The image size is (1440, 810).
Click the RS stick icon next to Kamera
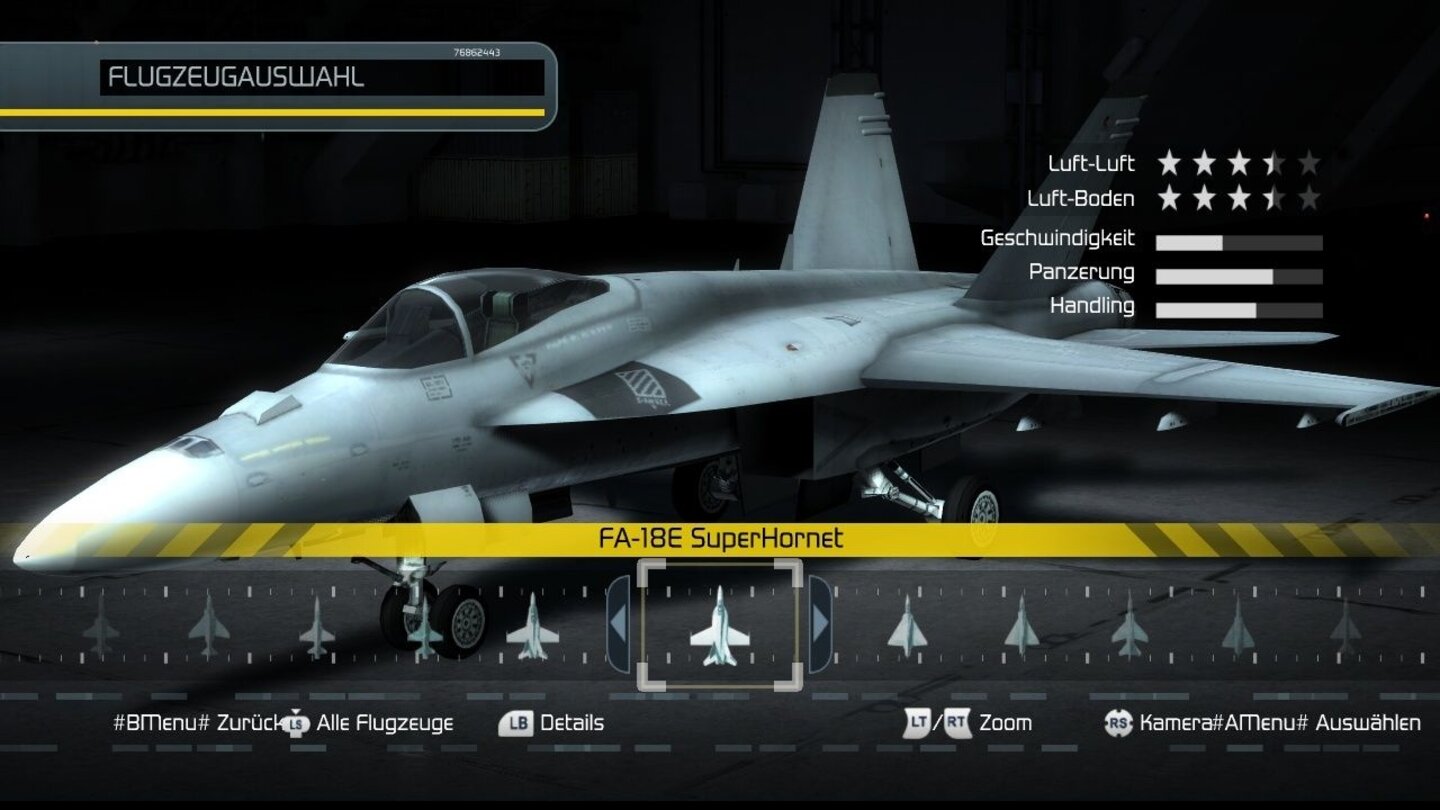click(1116, 723)
